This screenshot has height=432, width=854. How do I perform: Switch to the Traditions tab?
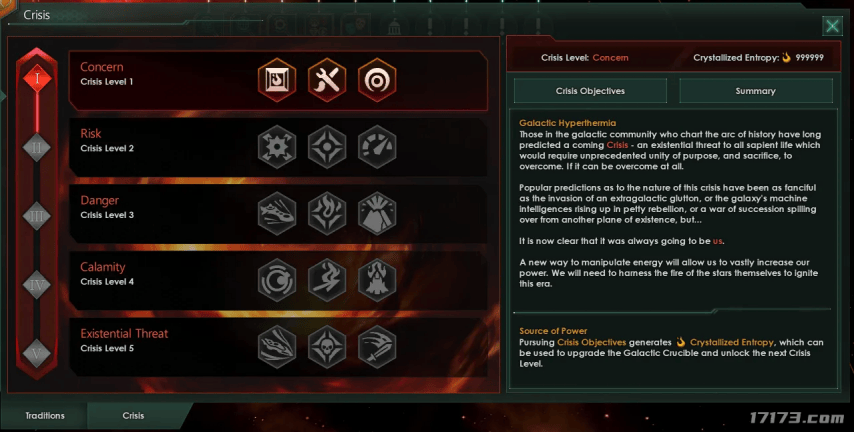[x=43, y=415]
